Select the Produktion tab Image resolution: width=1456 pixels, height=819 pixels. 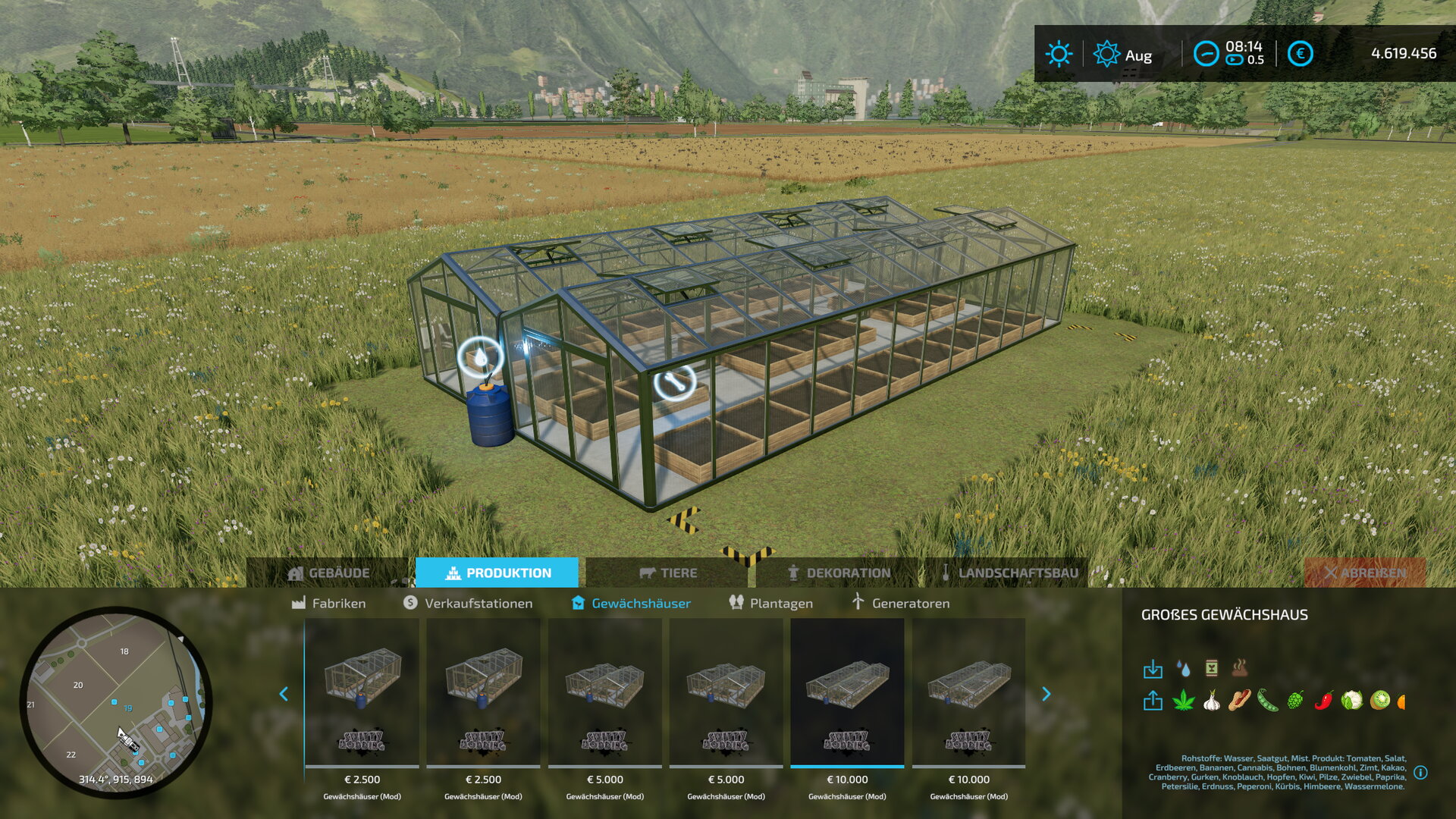point(497,573)
